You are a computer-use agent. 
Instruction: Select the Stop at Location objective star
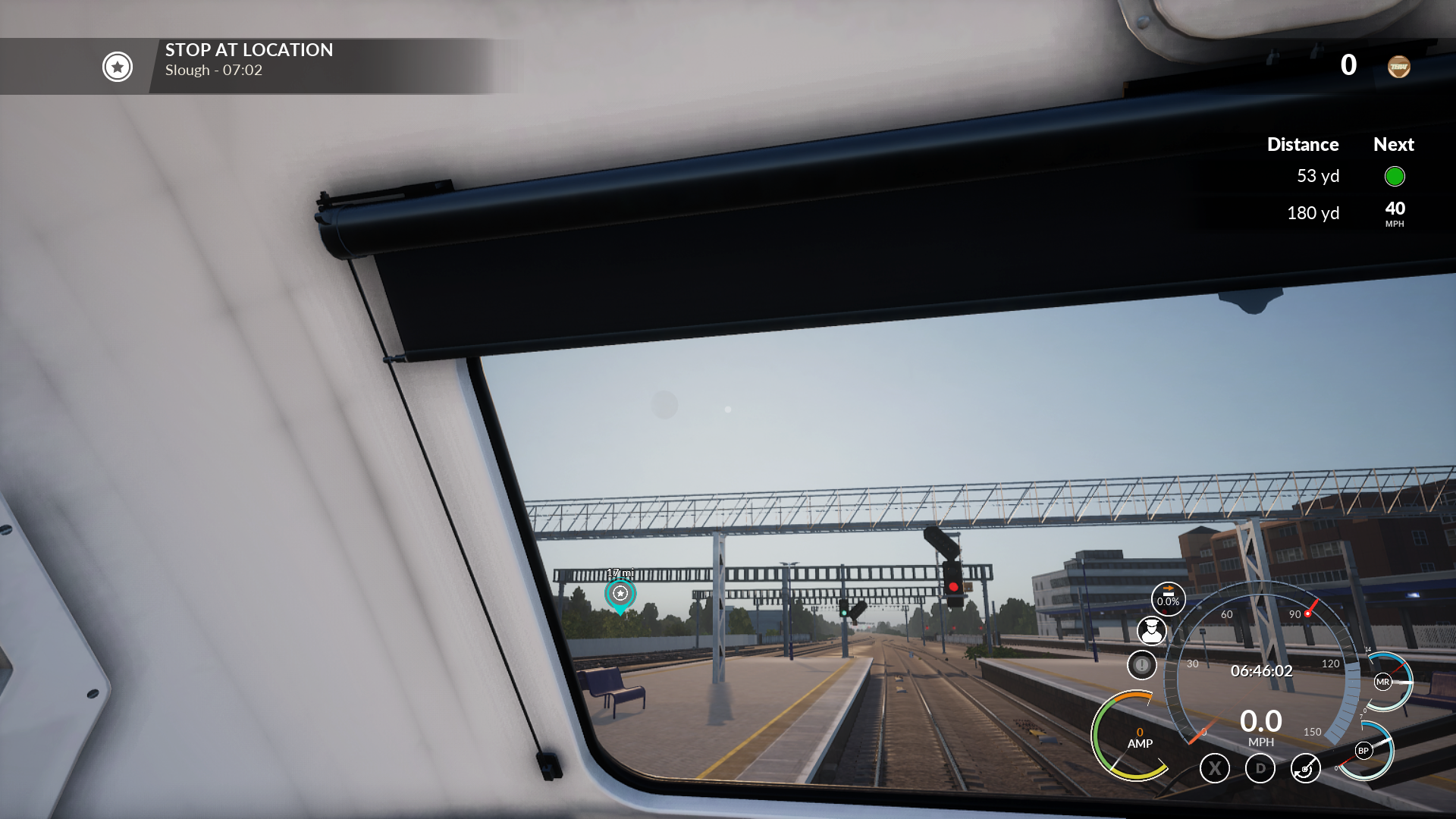(118, 67)
